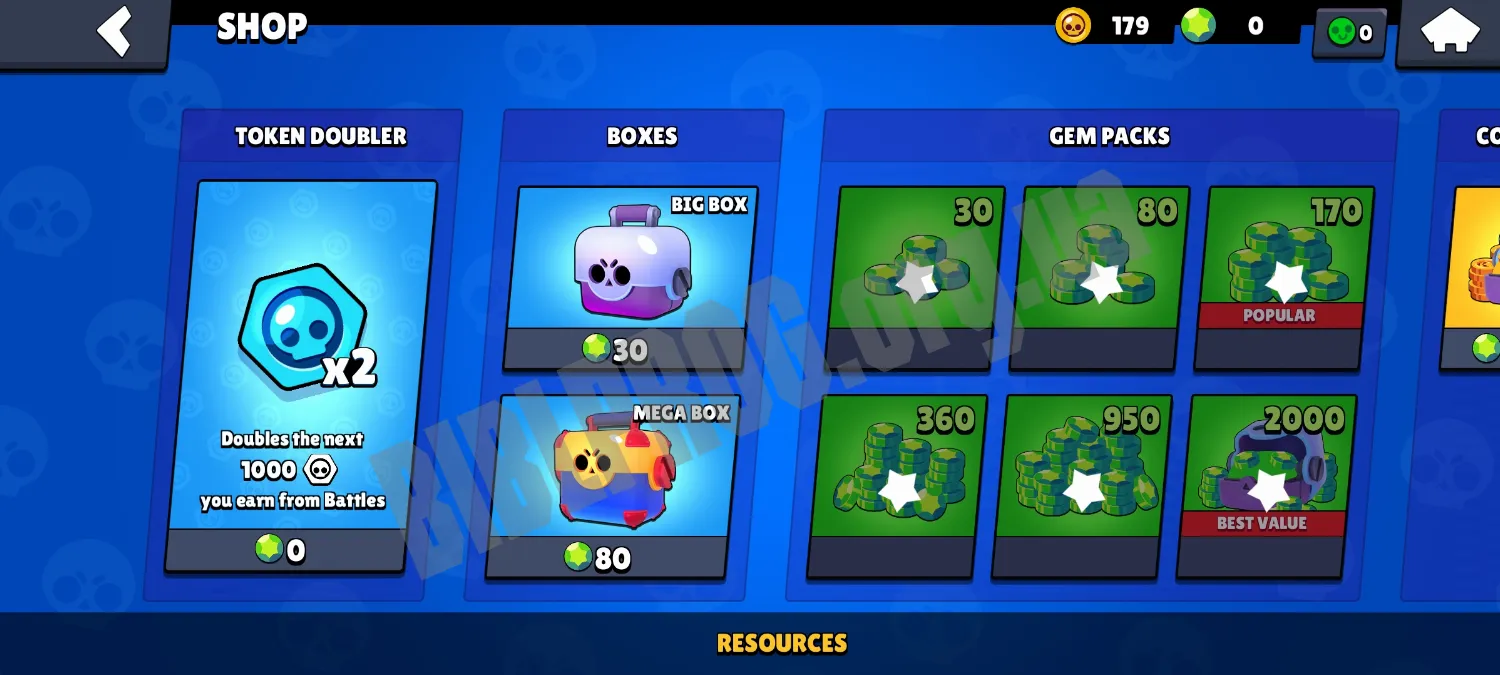Image resolution: width=1500 pixels, height=675 pixels.
Task: Go back using the arrow button
Action: click(113, 32)
